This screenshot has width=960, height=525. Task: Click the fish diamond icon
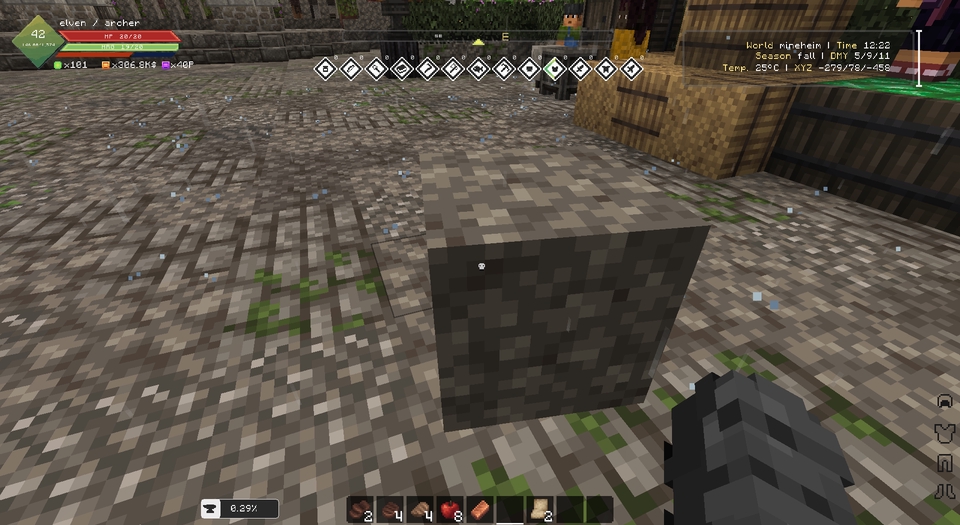(x=478, y=69)
